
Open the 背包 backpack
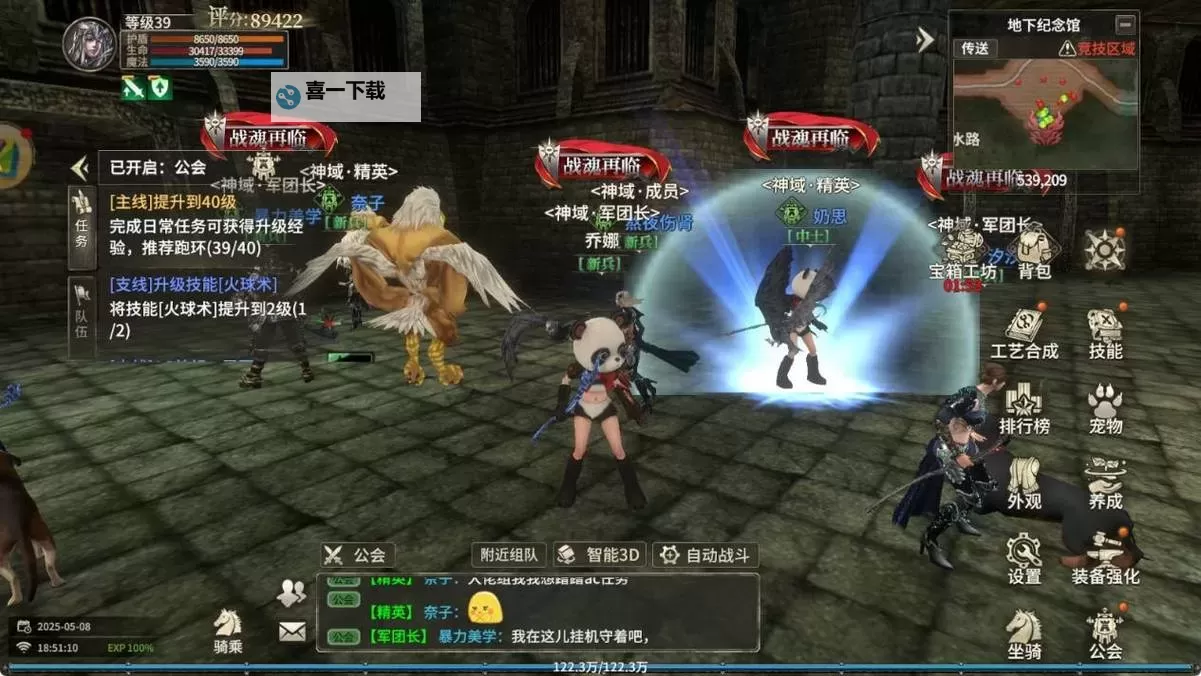click(1033, 252)
